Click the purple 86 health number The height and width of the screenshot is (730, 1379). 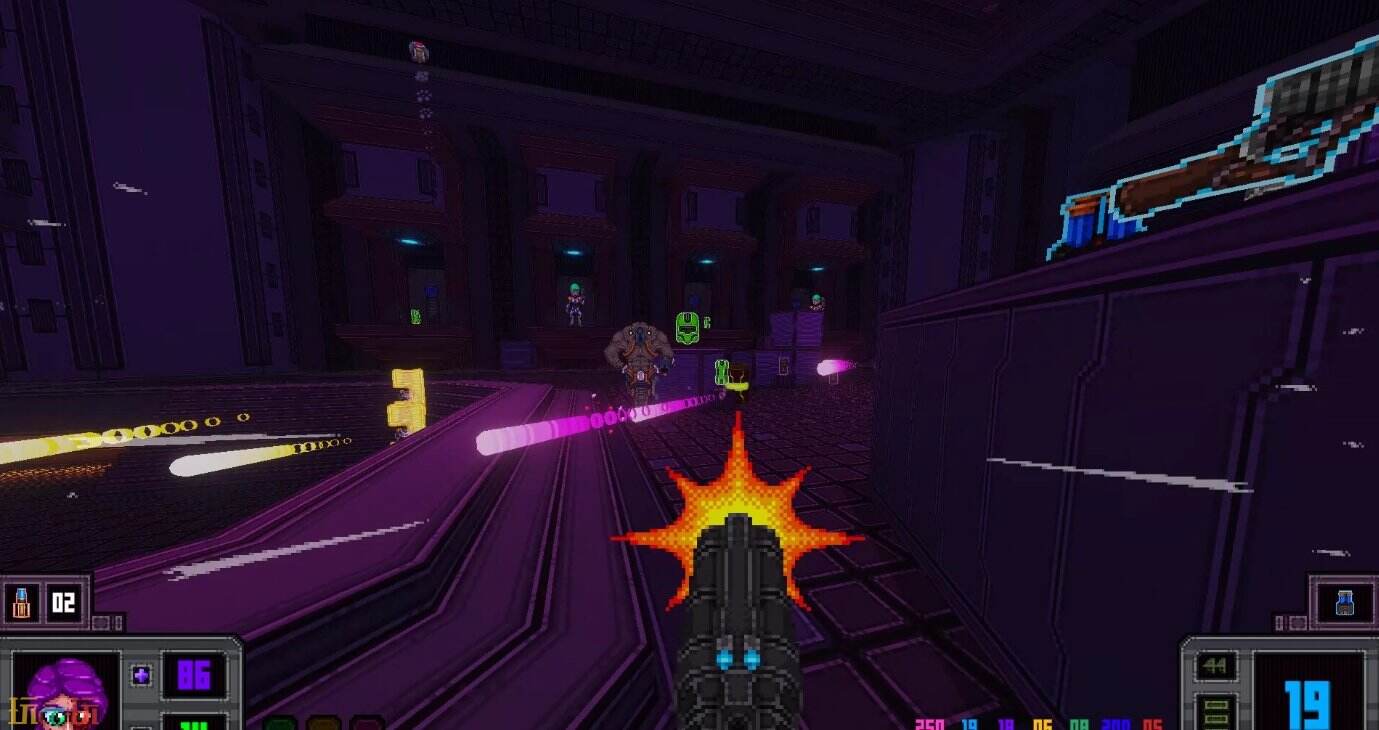click(194, 675)
